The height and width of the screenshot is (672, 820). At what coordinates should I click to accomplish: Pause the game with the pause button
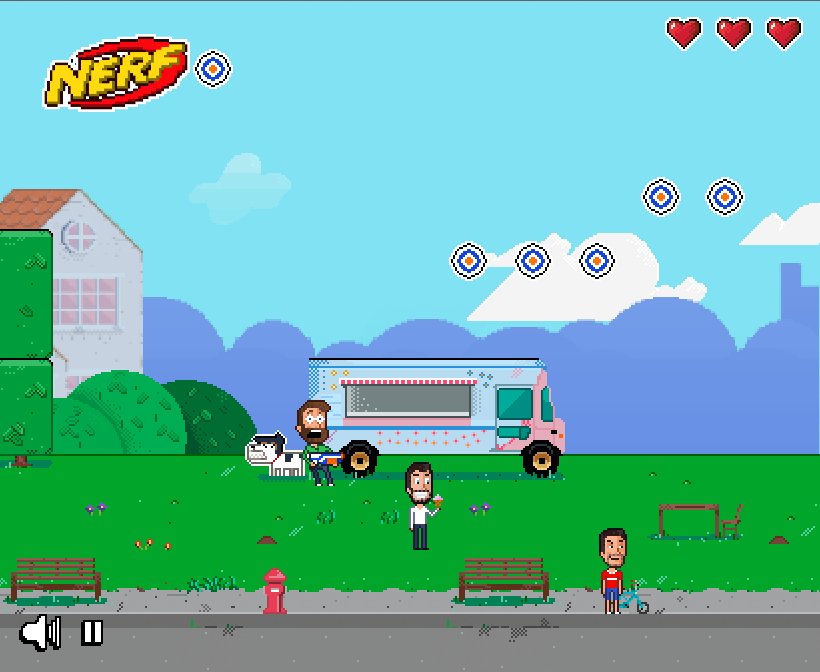pyautogui.click(x=92, y=632)
